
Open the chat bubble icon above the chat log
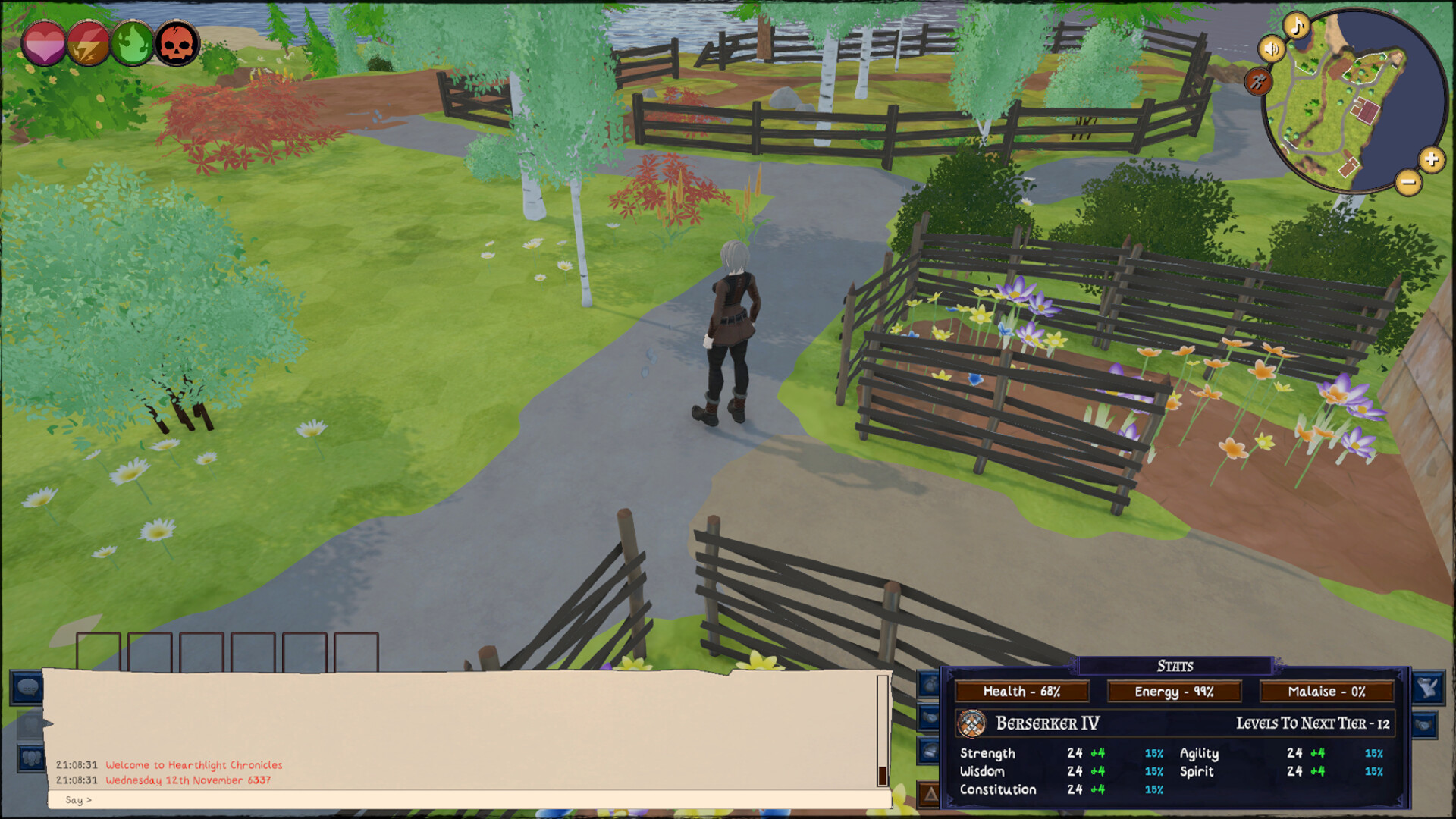[x=27, y=689]
